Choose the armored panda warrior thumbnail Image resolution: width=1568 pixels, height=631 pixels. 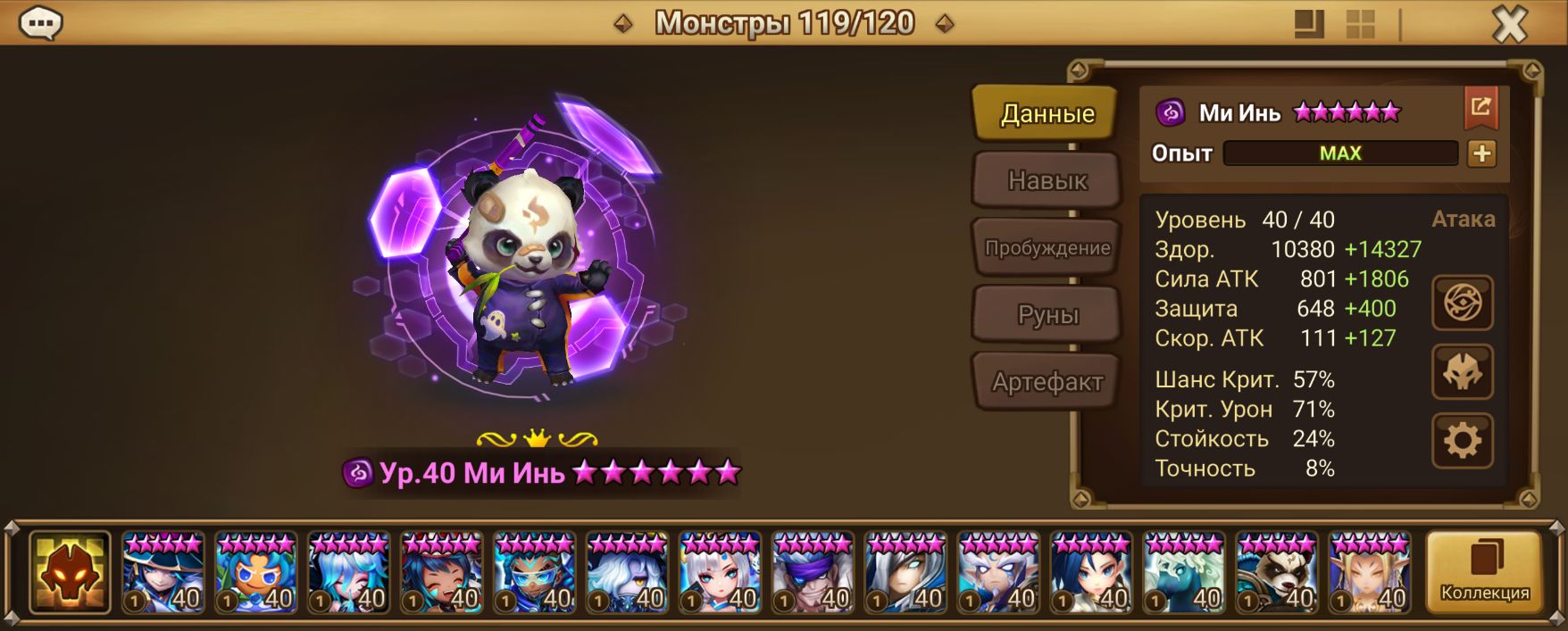pos(1277,572)
